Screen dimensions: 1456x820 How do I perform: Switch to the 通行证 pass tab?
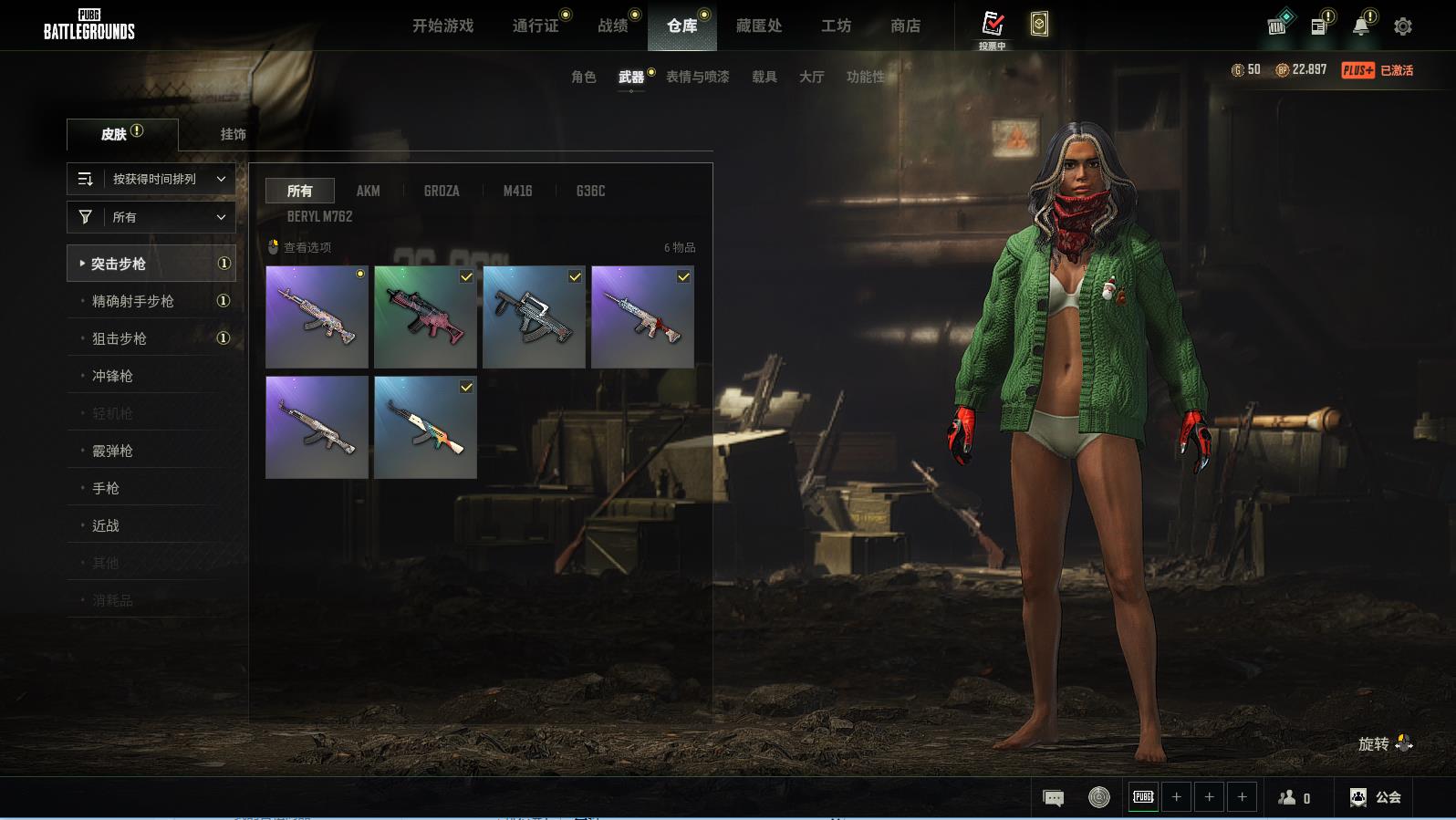pos(536,26)
